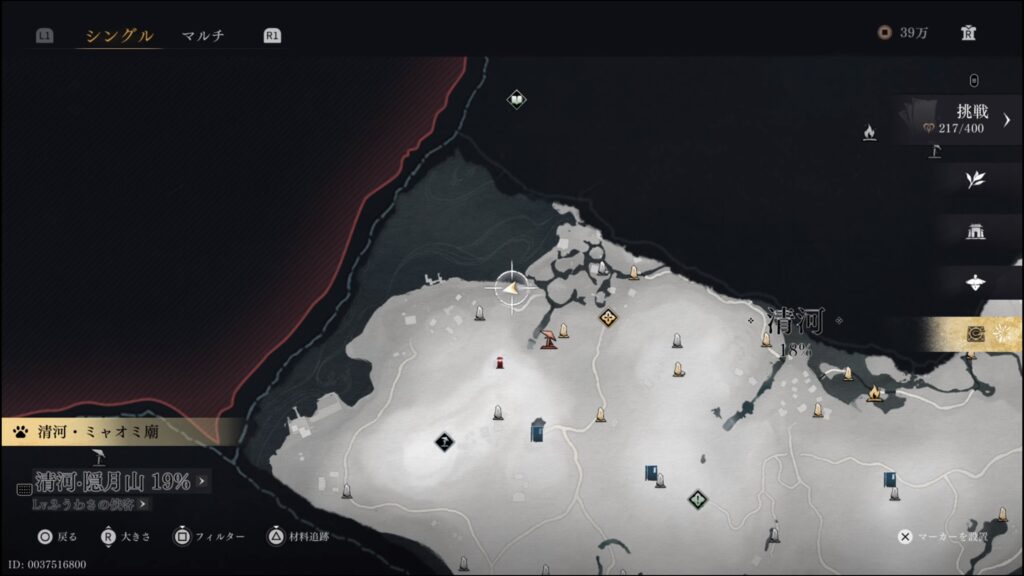This screenshot has height=576, width=1024.
Task: Select the 清河・ミャオミ廟 location banner
Action: pyautogui.click(x=100, y=433)
